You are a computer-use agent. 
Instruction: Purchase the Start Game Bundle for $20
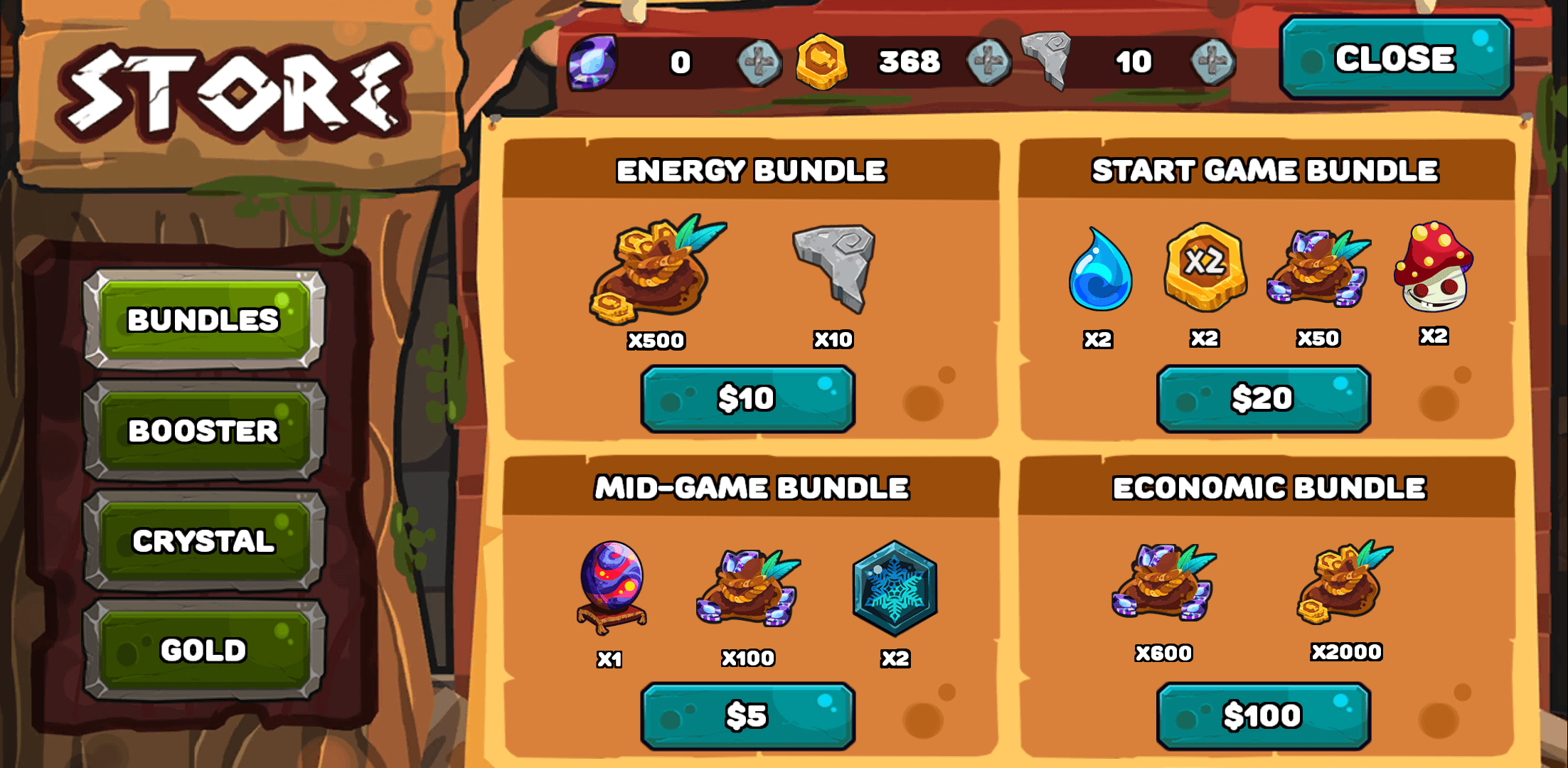1263,398
